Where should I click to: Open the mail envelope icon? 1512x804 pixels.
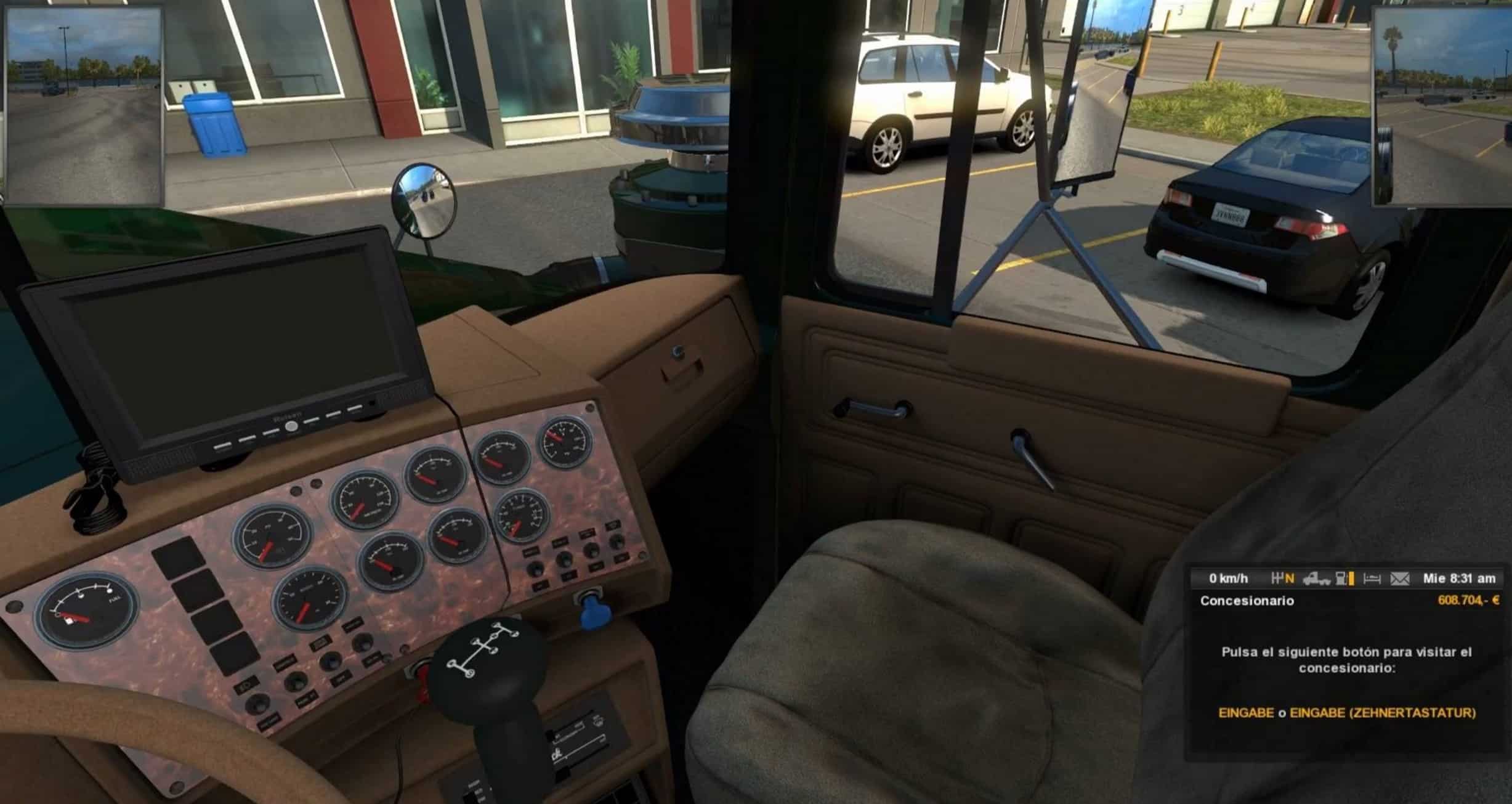click(1400, 579)
